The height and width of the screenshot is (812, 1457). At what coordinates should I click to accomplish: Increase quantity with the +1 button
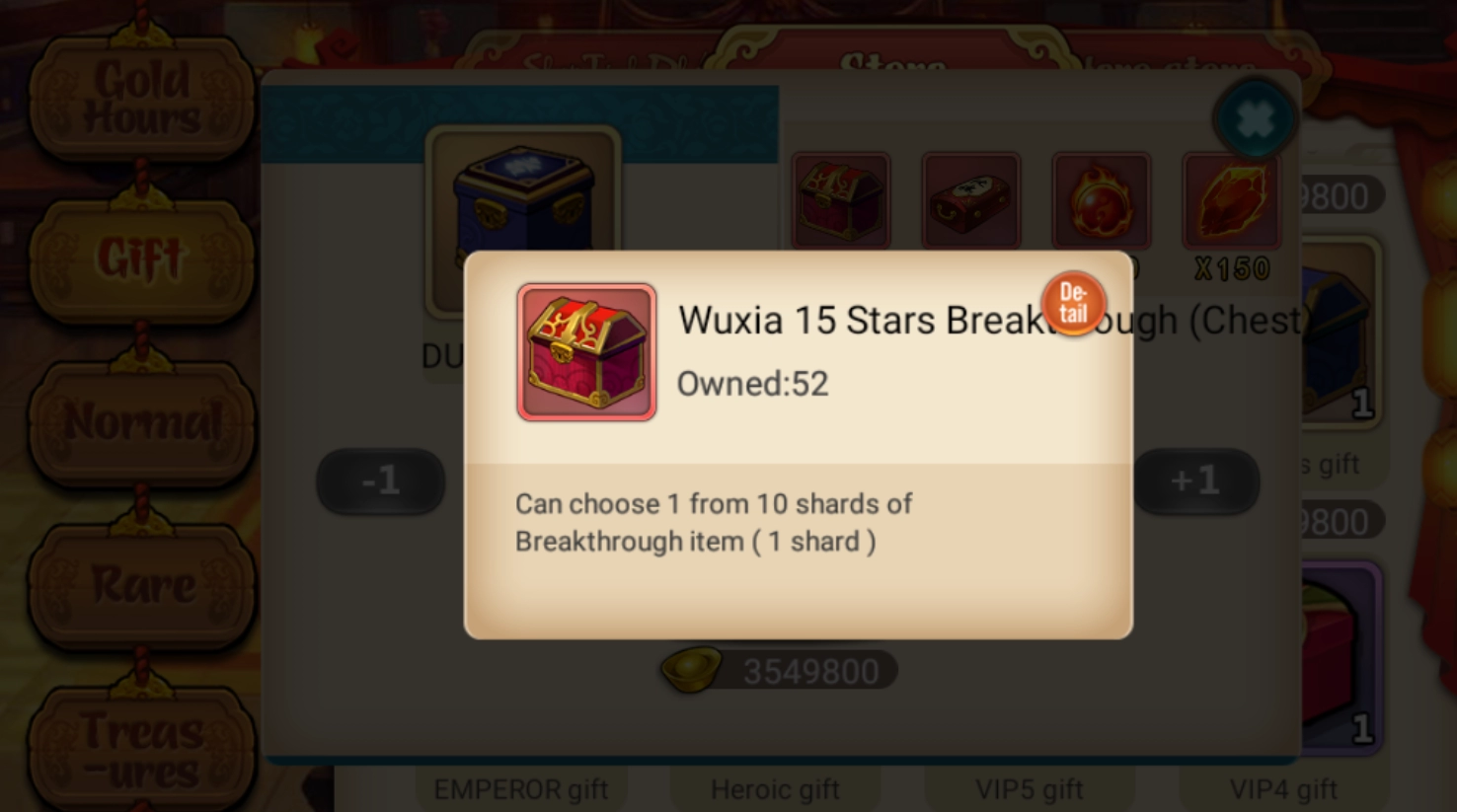pos(1195,480)
